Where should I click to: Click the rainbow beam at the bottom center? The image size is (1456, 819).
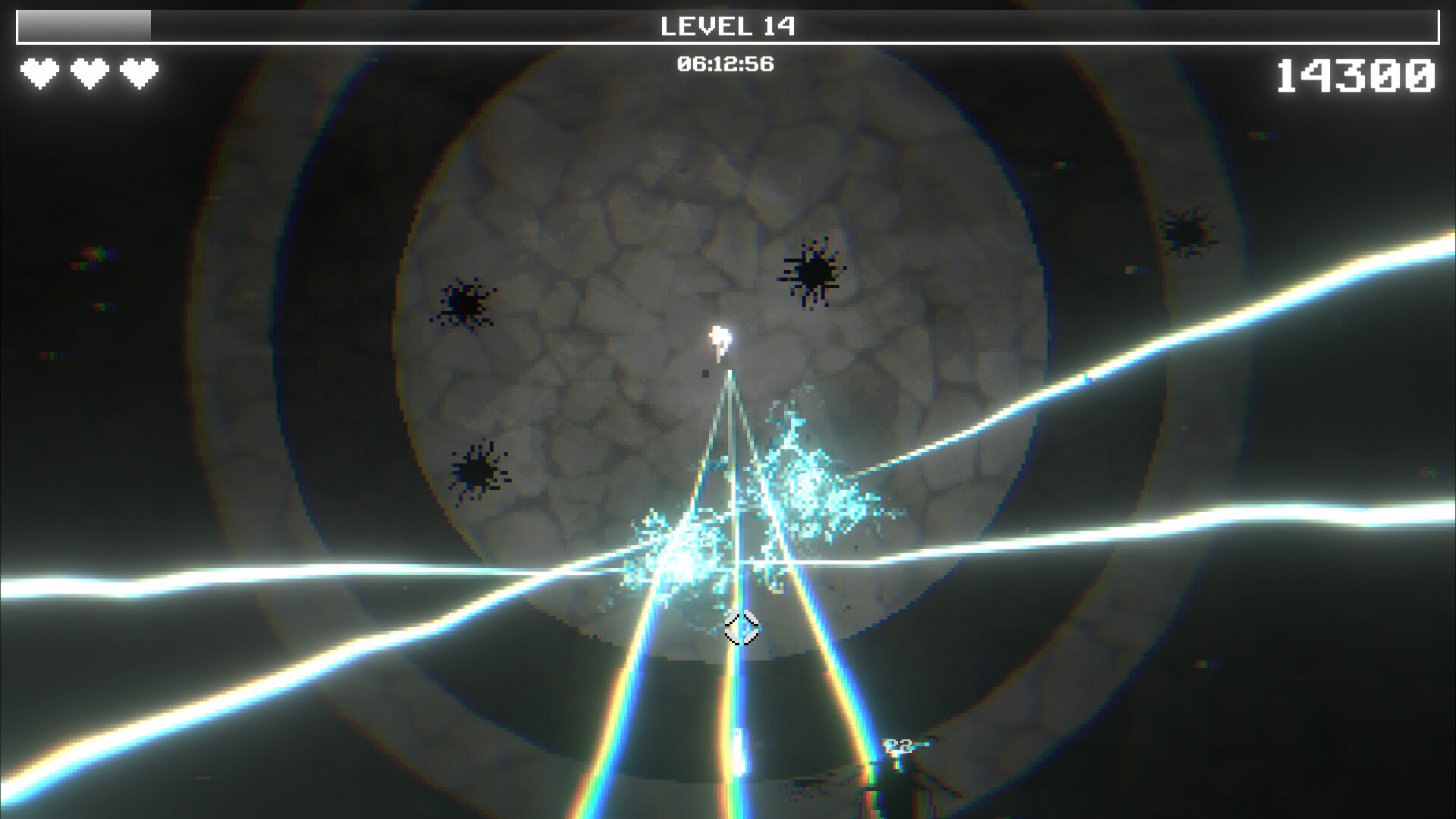coord(732,751)
